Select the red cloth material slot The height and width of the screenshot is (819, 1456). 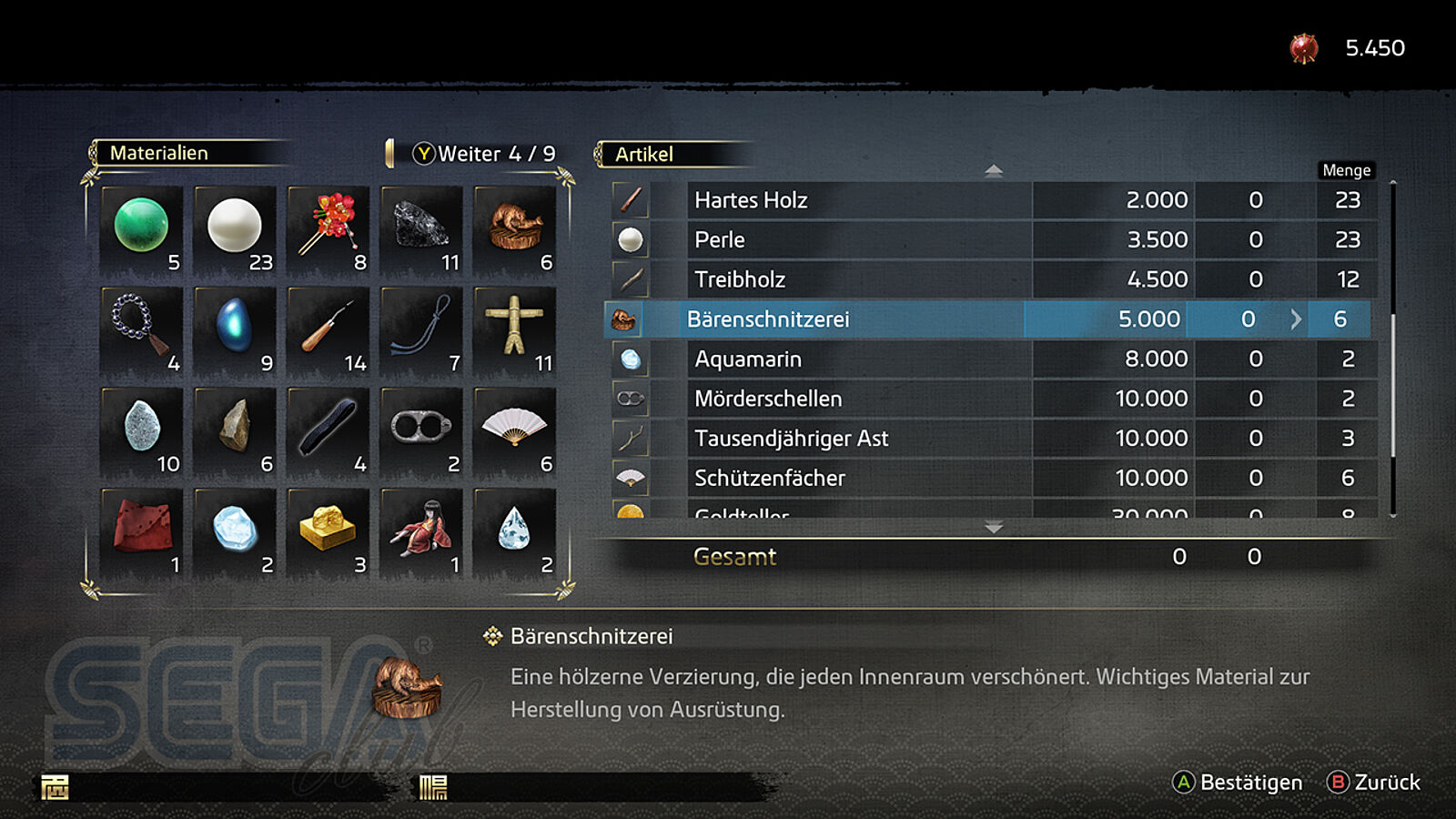pyautogui.click(x=142, y=531)
